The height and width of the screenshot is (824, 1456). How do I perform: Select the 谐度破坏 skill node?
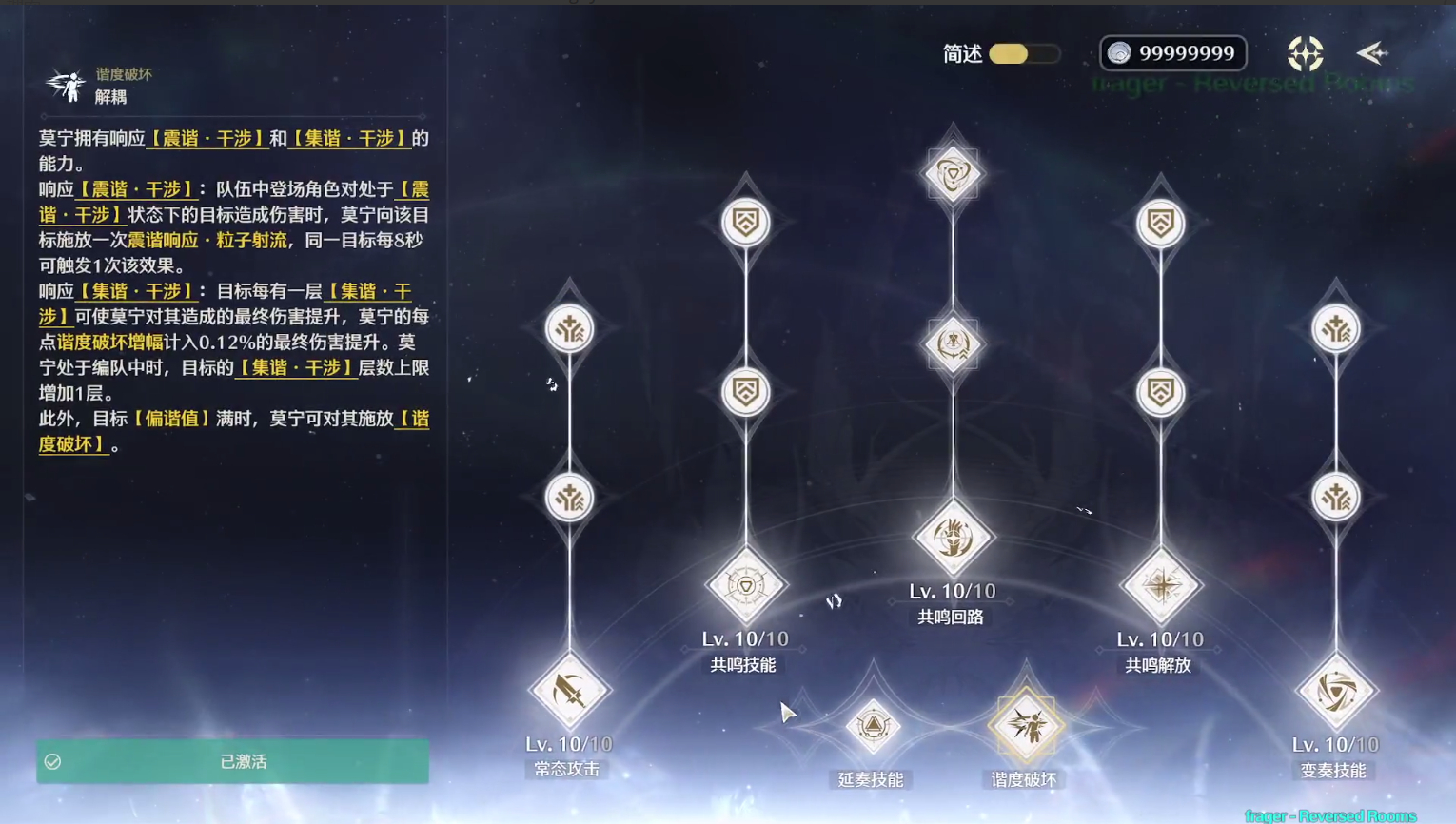coord(1026,727)
